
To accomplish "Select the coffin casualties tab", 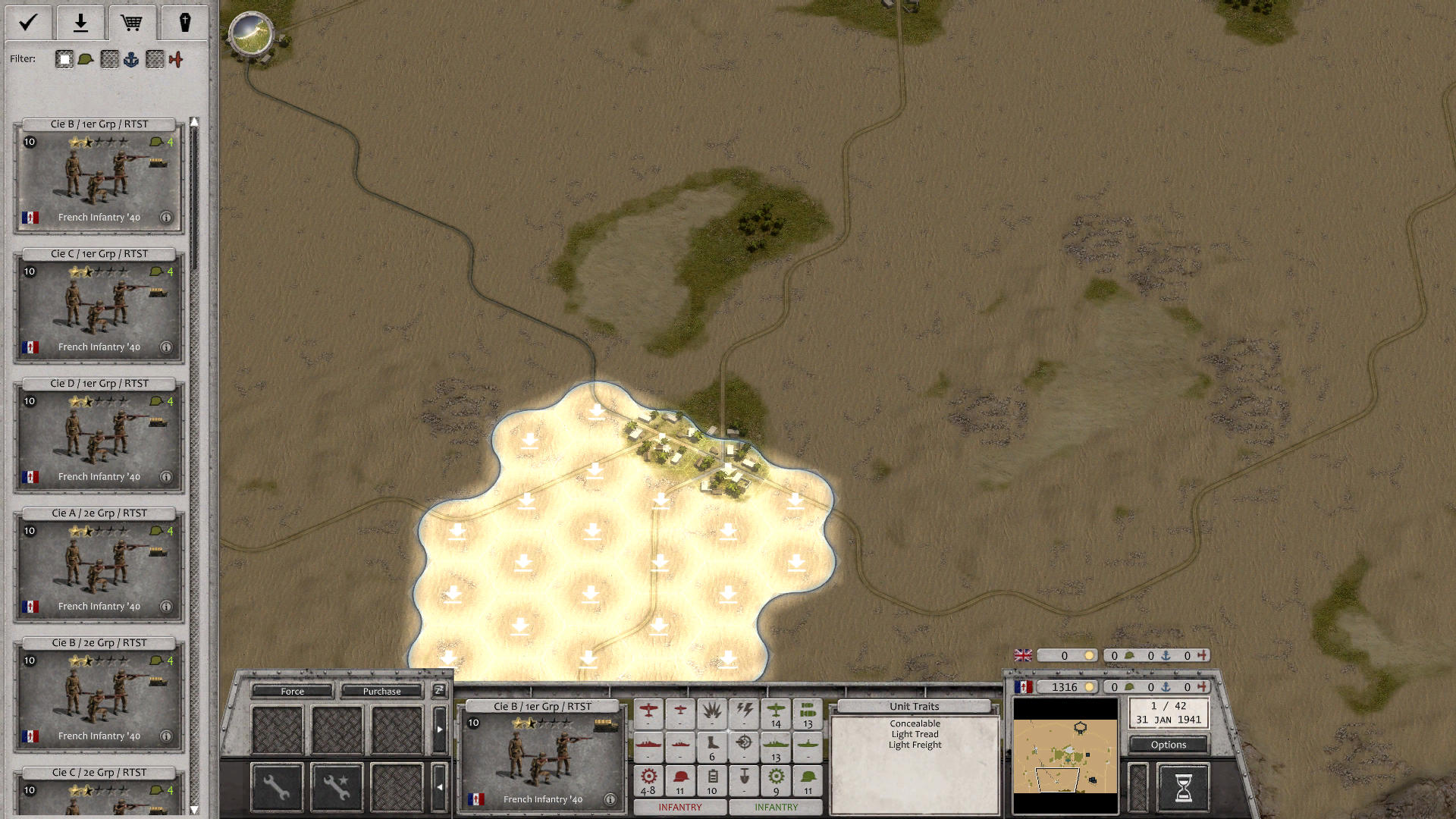I will coord(184,23).
